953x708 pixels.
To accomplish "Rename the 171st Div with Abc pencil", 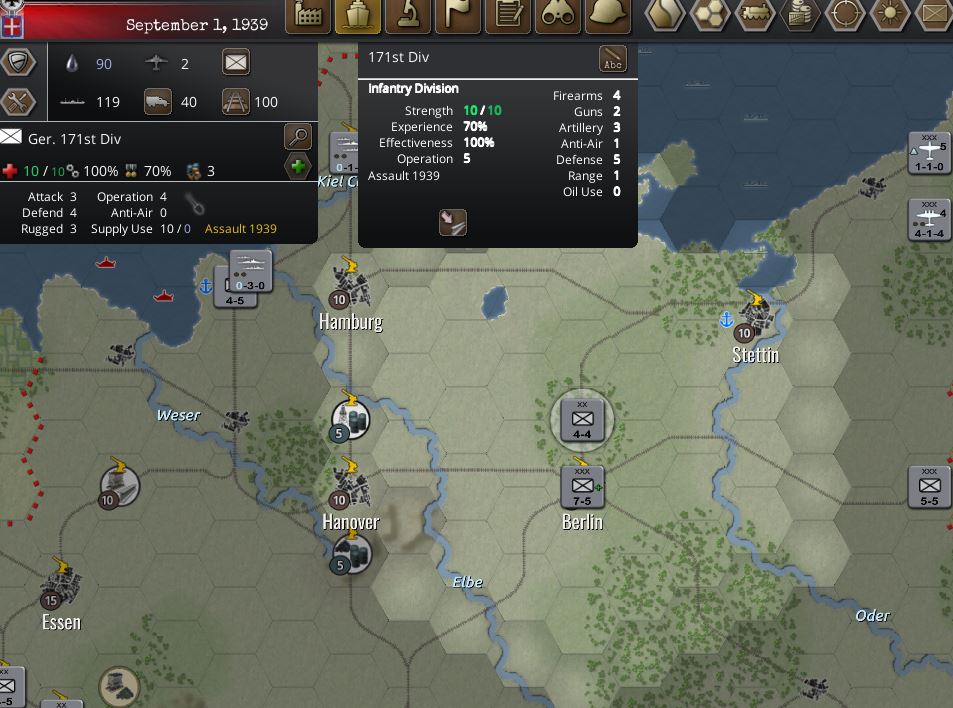I will pyautogui.click(x=613, y=59).
